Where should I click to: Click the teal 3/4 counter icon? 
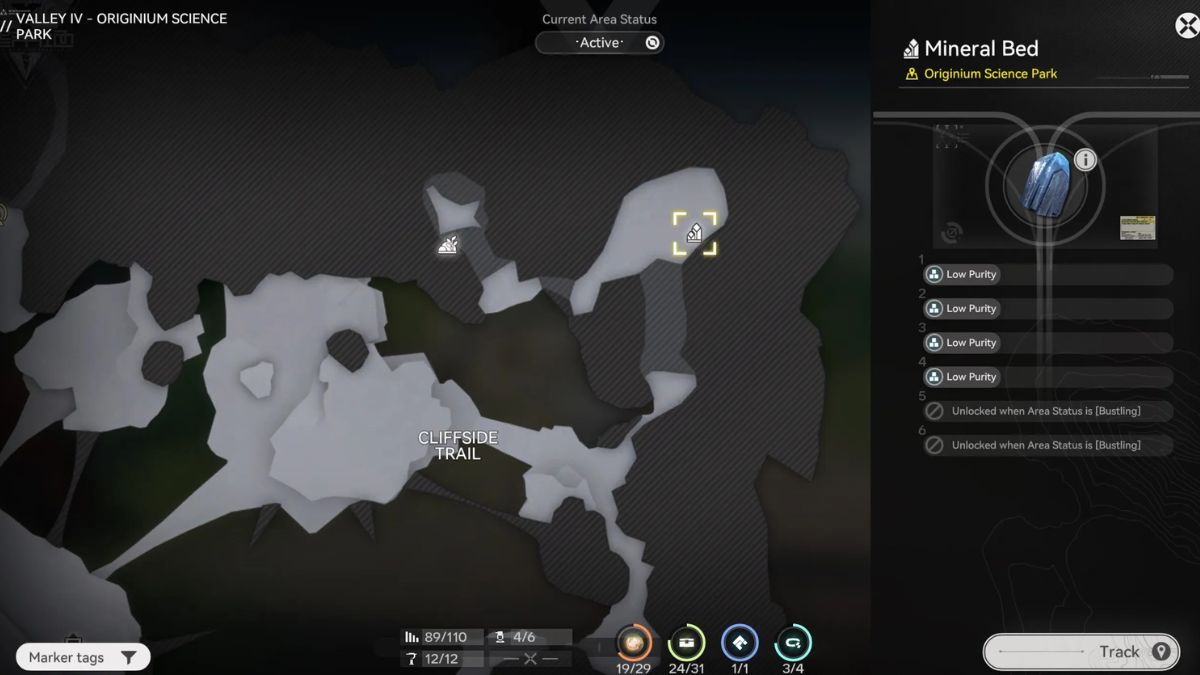point(792,643)
